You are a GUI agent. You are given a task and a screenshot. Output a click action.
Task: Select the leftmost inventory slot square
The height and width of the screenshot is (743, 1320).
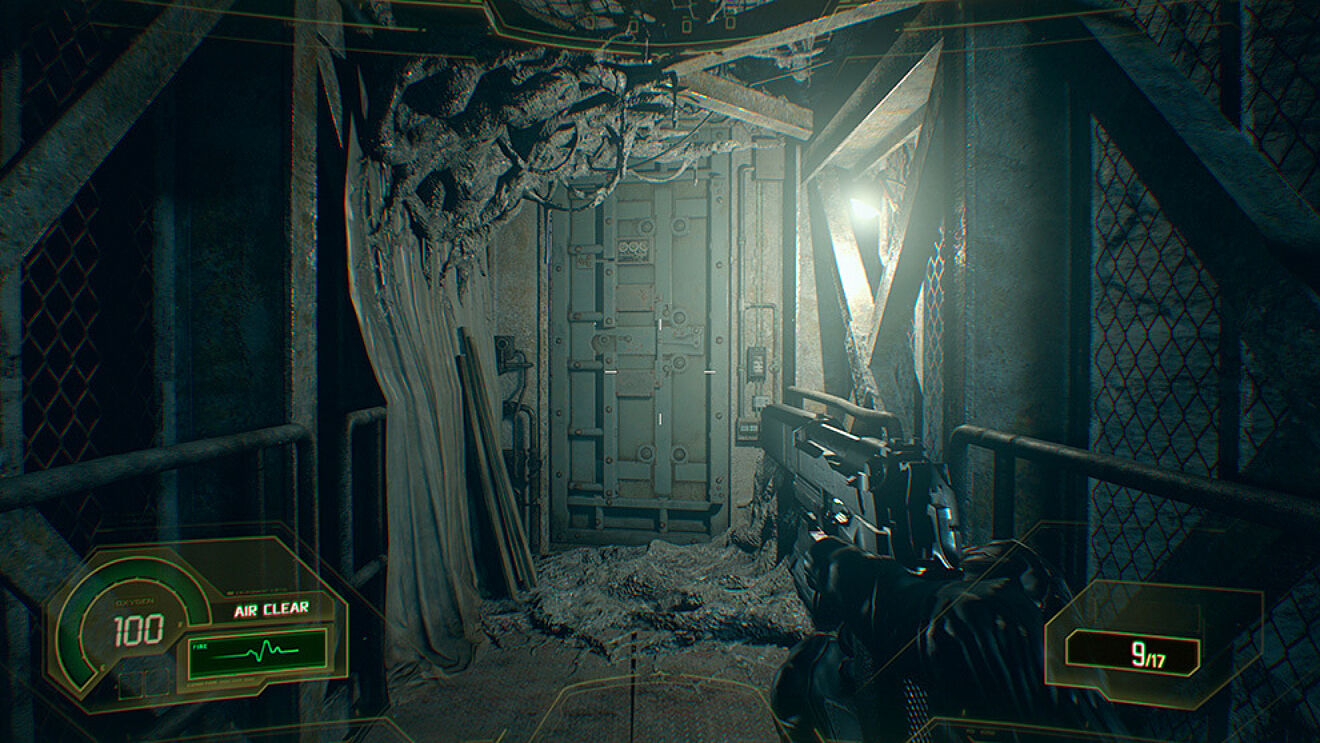131,686
